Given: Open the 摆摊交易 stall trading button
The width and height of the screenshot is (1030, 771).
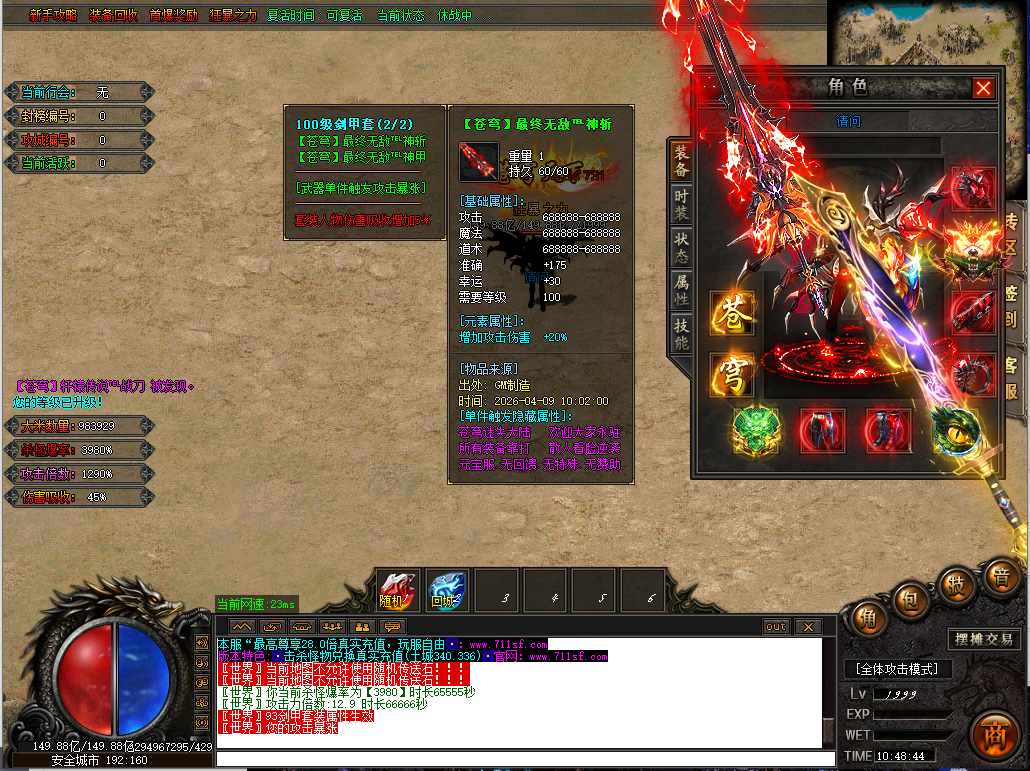Looking at the screenshot, I should (x=984, y=639).
